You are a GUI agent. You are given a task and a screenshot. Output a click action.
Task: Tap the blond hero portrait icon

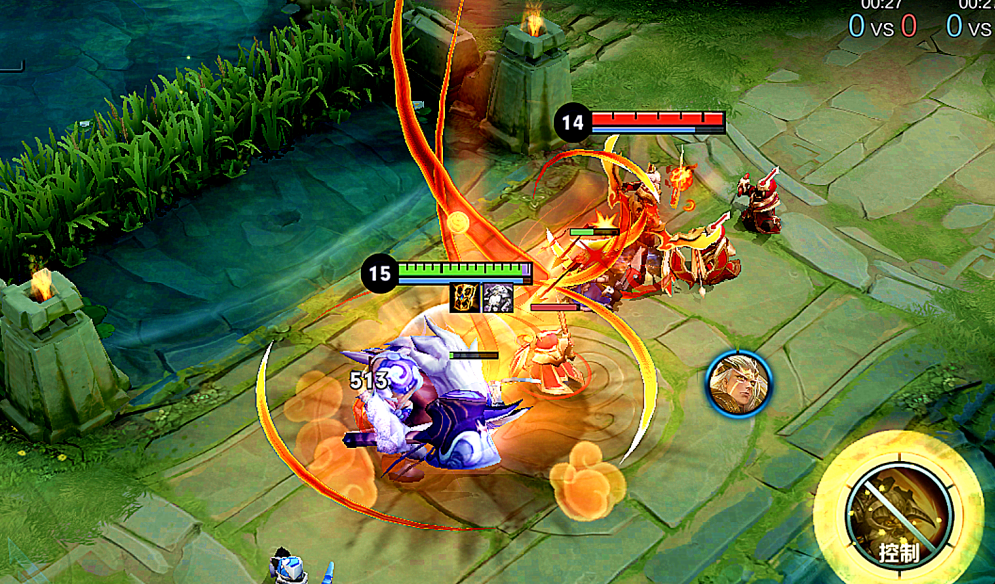coord(738,383)
